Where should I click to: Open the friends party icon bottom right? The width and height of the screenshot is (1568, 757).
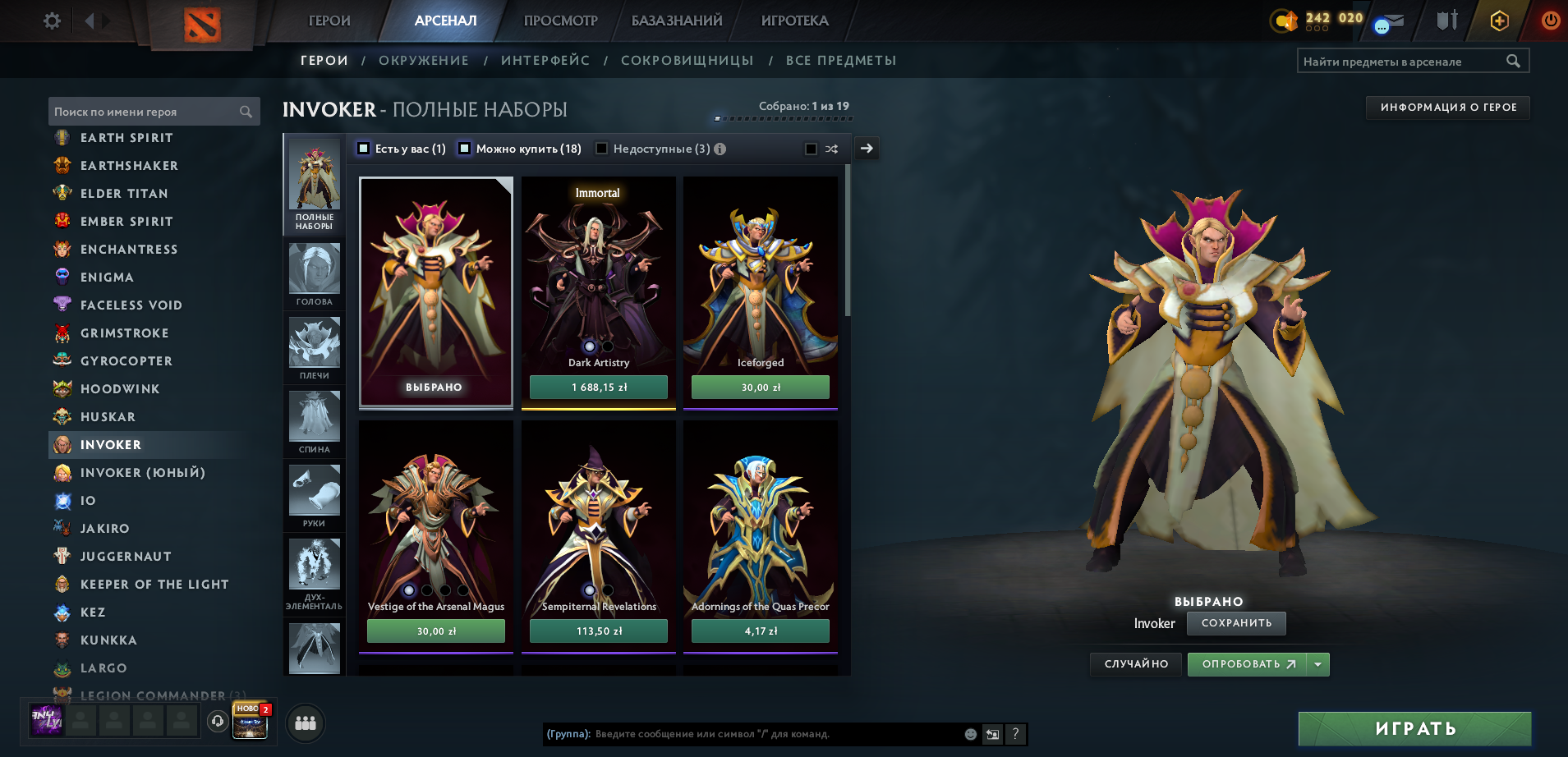tap(304, 723)
